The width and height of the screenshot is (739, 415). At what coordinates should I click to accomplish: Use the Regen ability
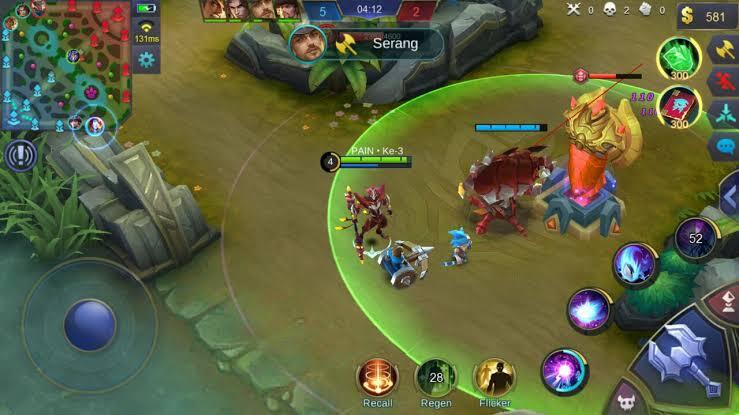point(436,377)
